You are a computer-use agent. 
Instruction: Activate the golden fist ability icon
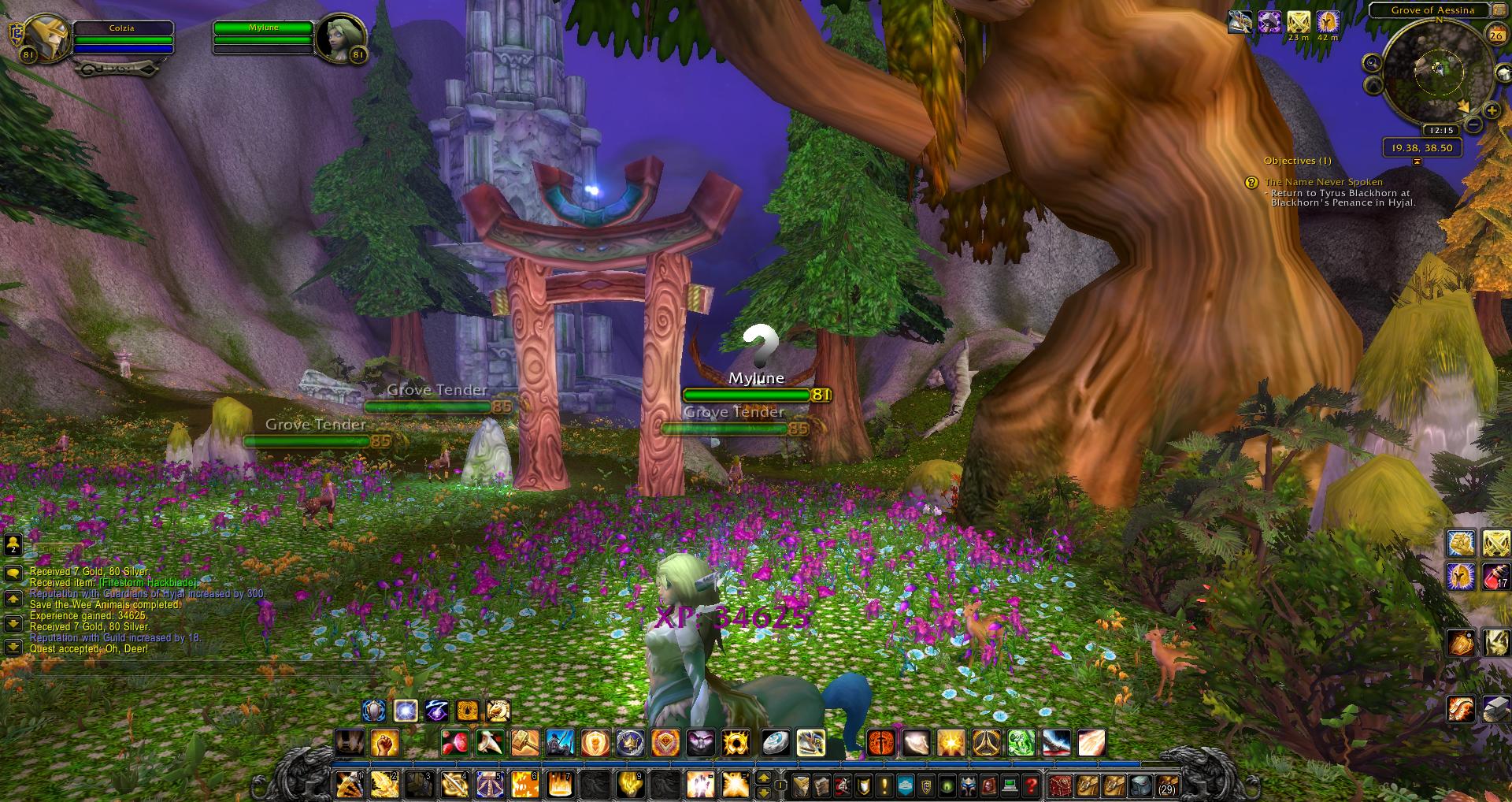[384, 742]
